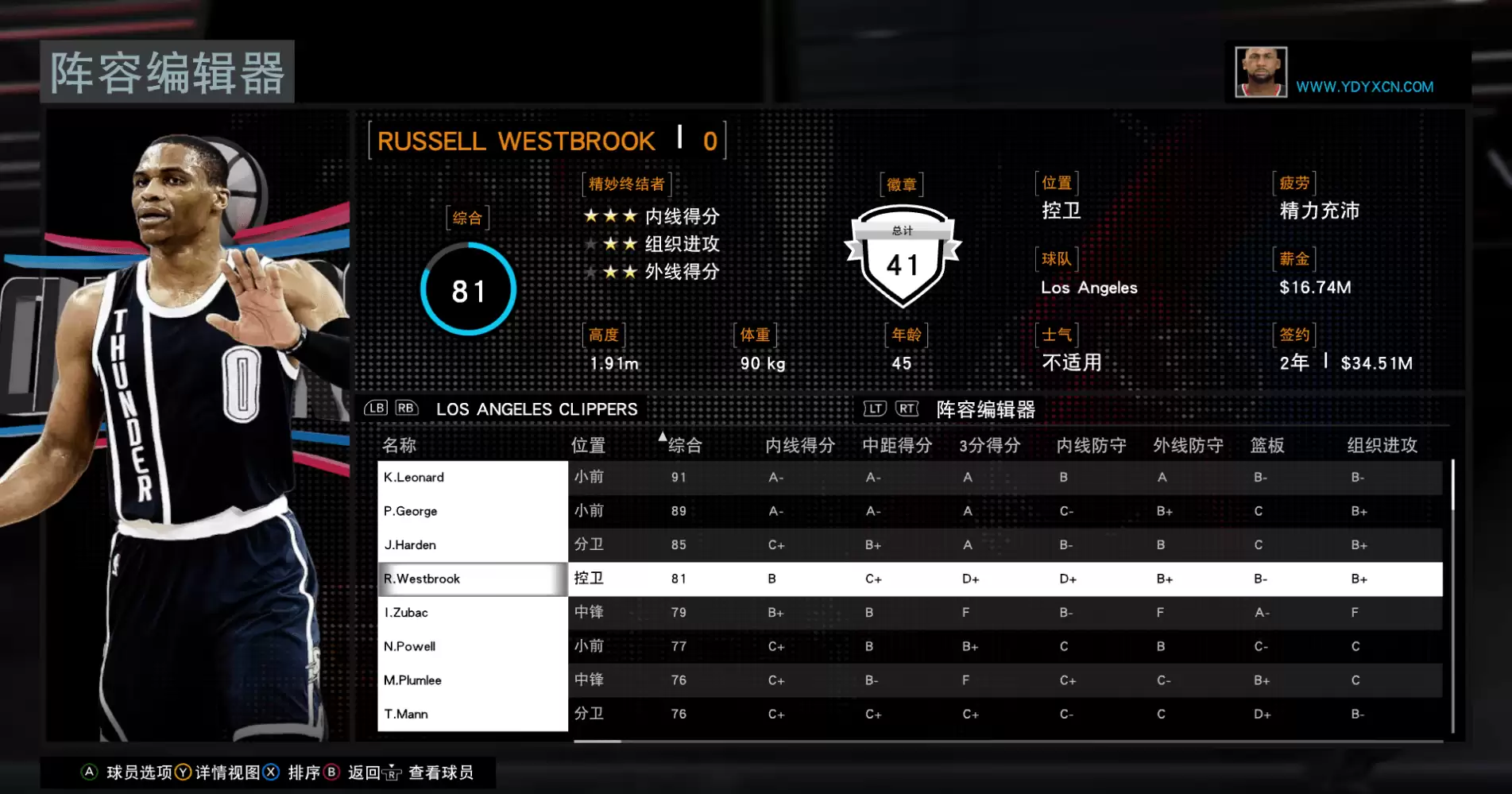Sort by the 篮板 rebound column
Screen dimensions: 1512x794
coord(1266,445)
